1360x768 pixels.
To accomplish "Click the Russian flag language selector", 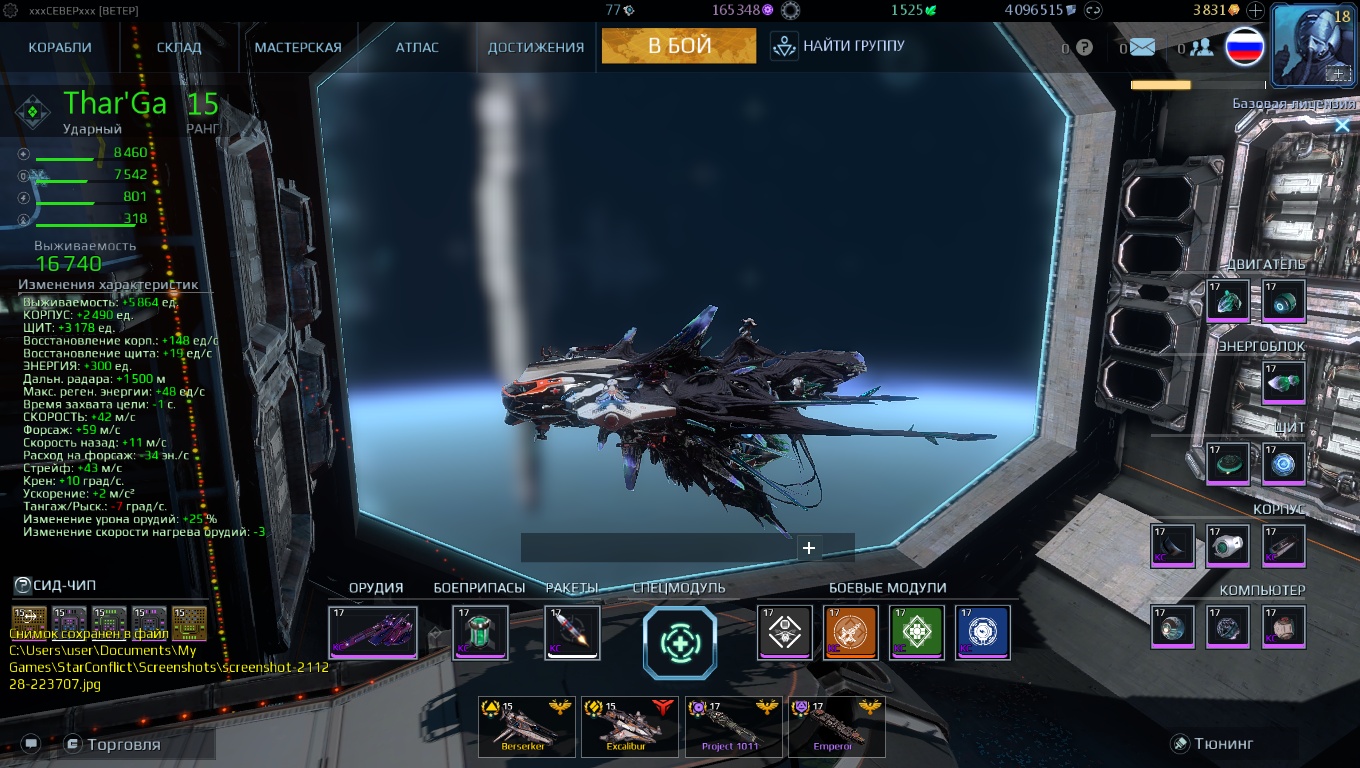I will tap(1243, 46).
